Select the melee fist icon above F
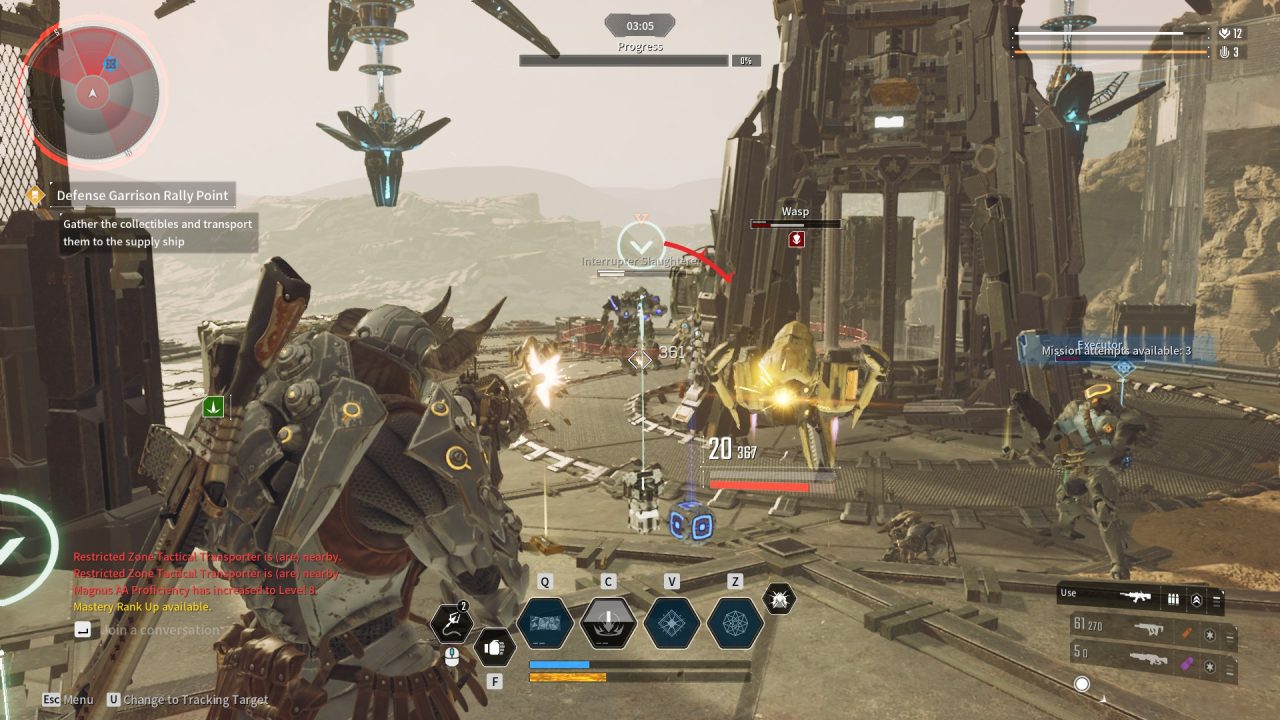Image resolution: width=1280 pixels, height=720 pixels. click(x=497, y=646)
